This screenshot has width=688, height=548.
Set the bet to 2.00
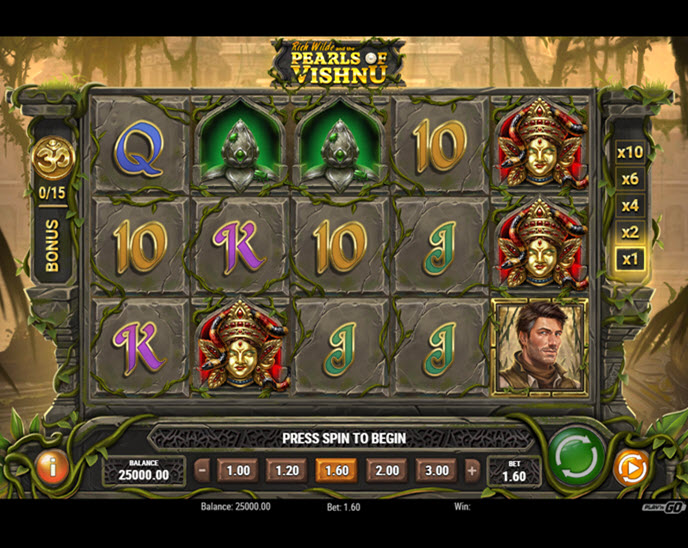[x=387, y=470]
